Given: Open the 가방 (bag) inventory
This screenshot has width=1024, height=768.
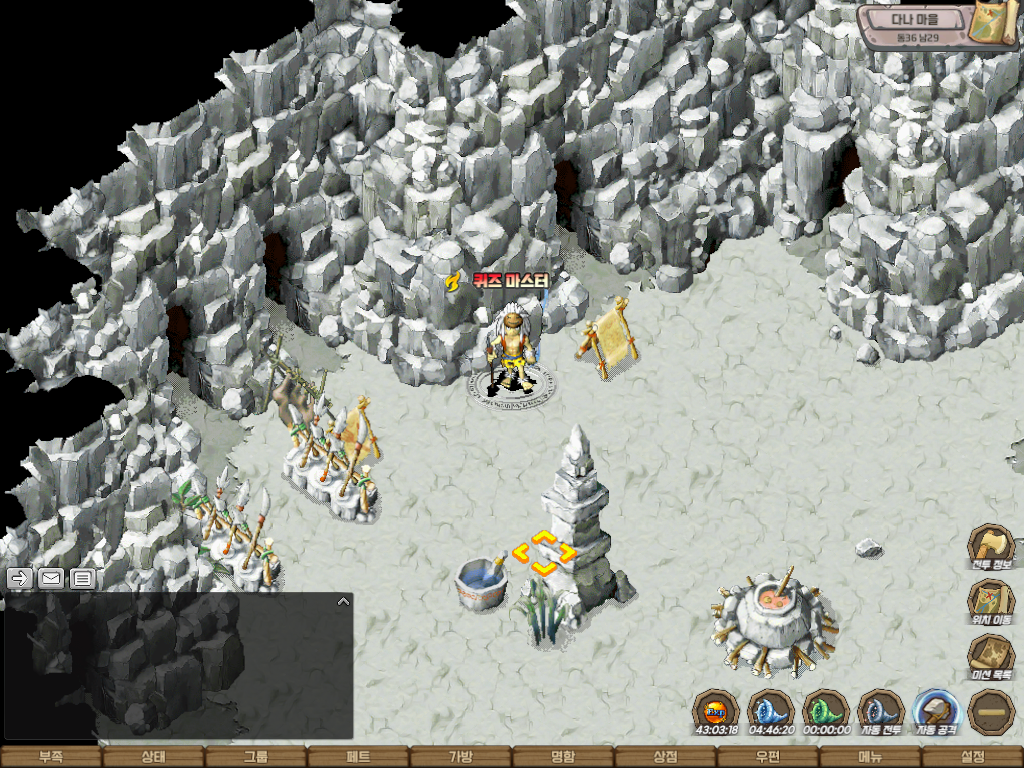Looking at the screenshot, I should tap(460, 757).
